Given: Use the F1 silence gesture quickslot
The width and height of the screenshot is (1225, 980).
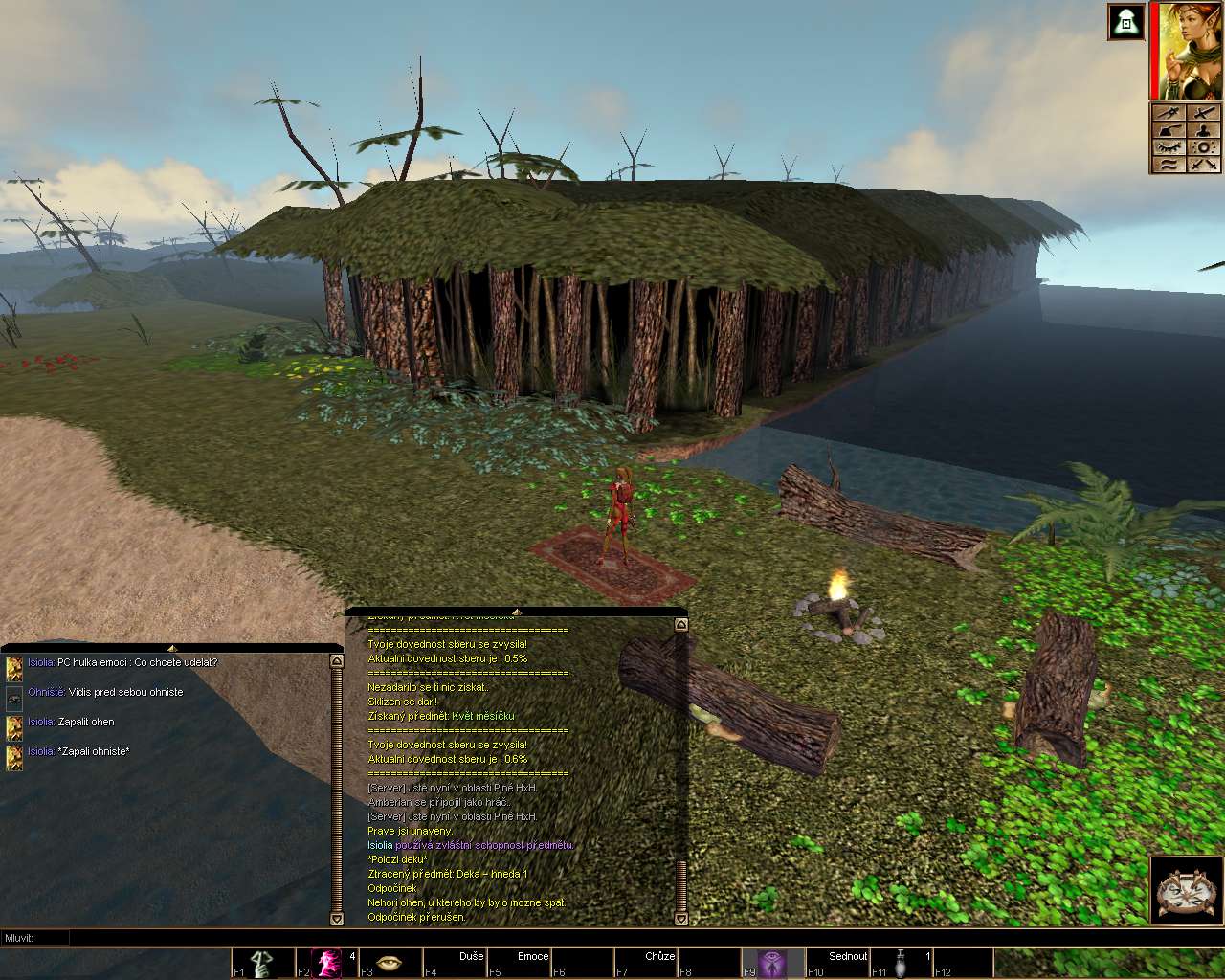Looking at the screenshot, I should click(262, 963).
